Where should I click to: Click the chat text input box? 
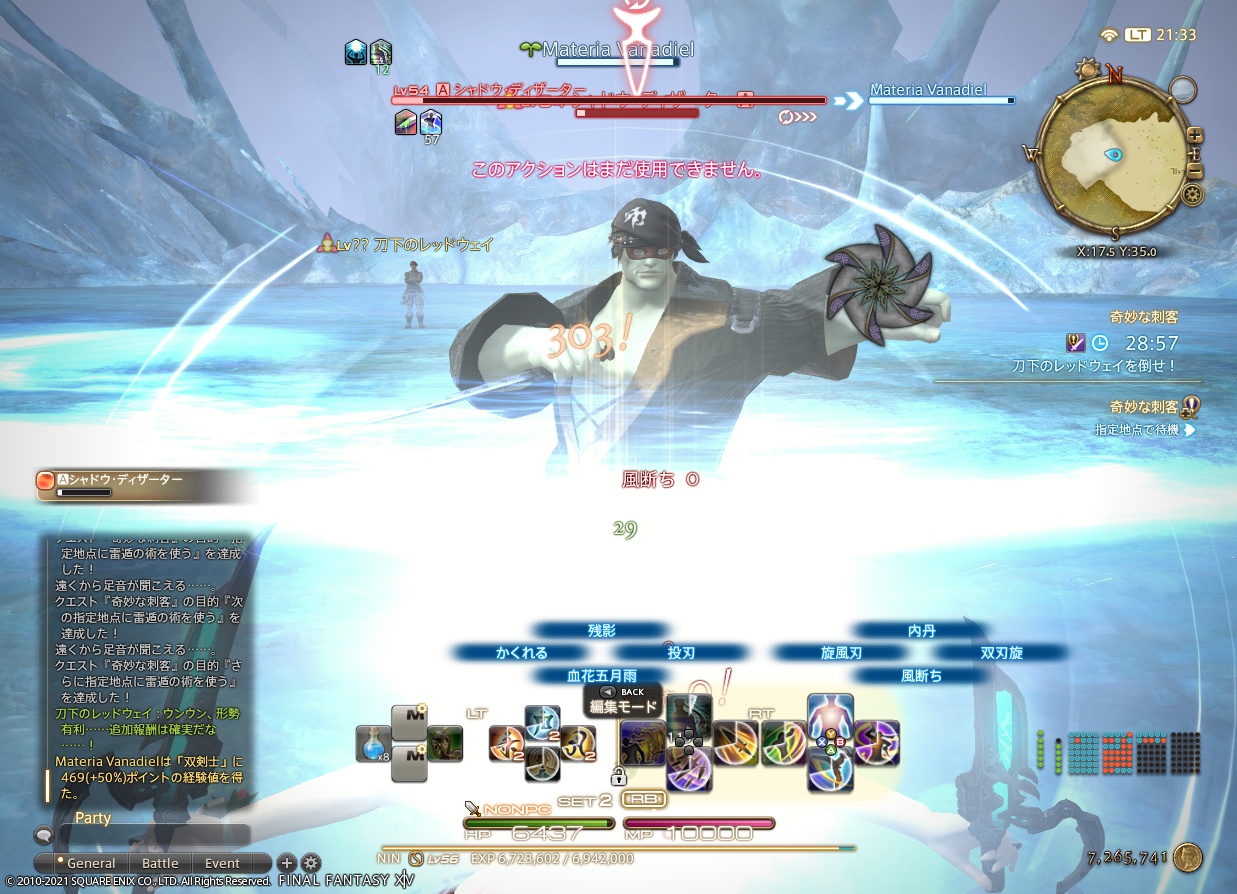(x=152, y=836)
